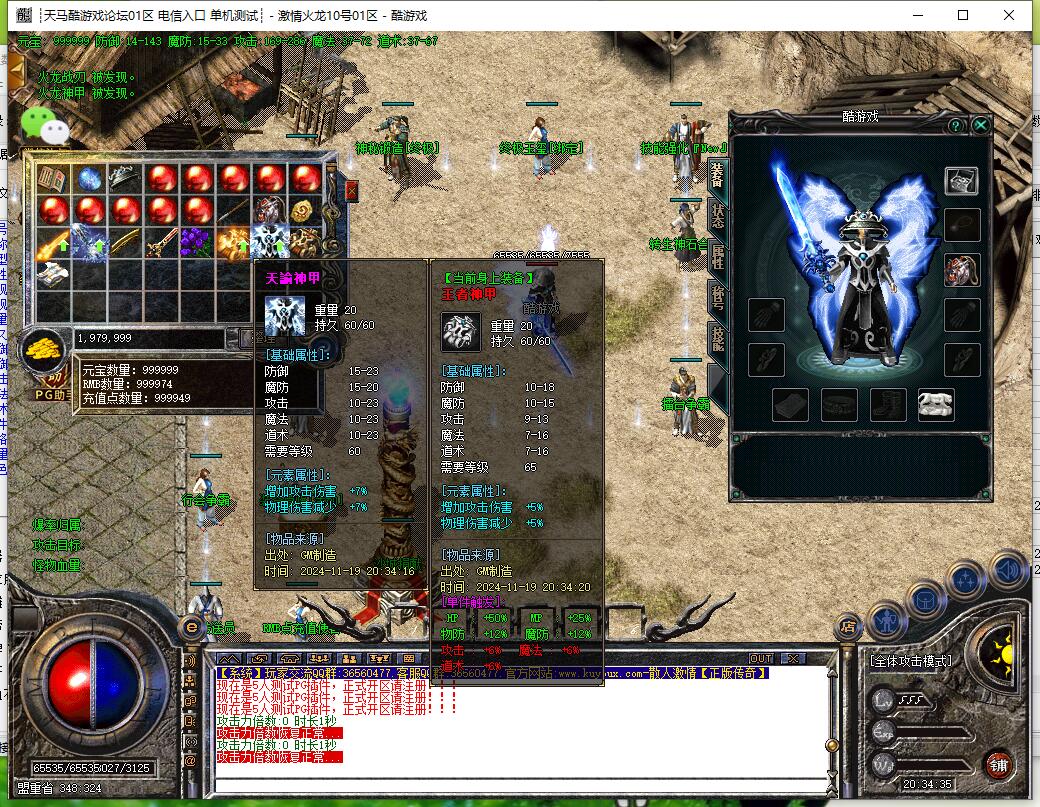Open the 店 shop button
Screen dimensions: 1040x807
[x=849, y=628]
